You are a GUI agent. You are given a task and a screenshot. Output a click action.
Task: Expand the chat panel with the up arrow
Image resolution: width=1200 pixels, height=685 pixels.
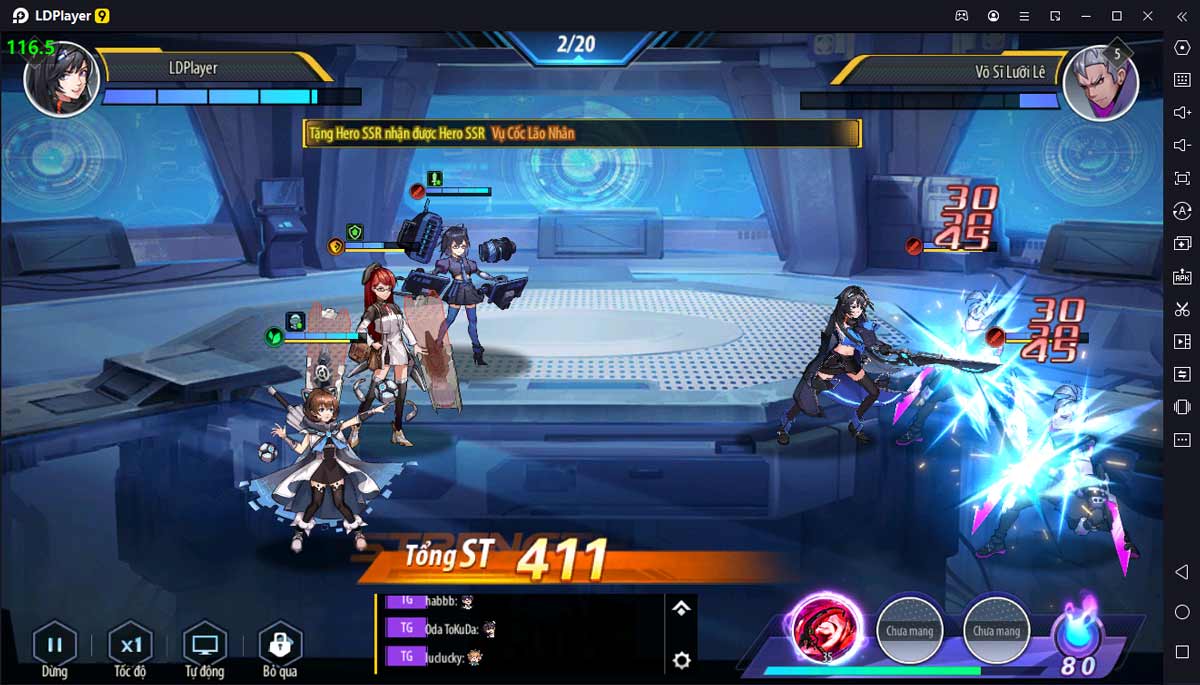point(681,608)
